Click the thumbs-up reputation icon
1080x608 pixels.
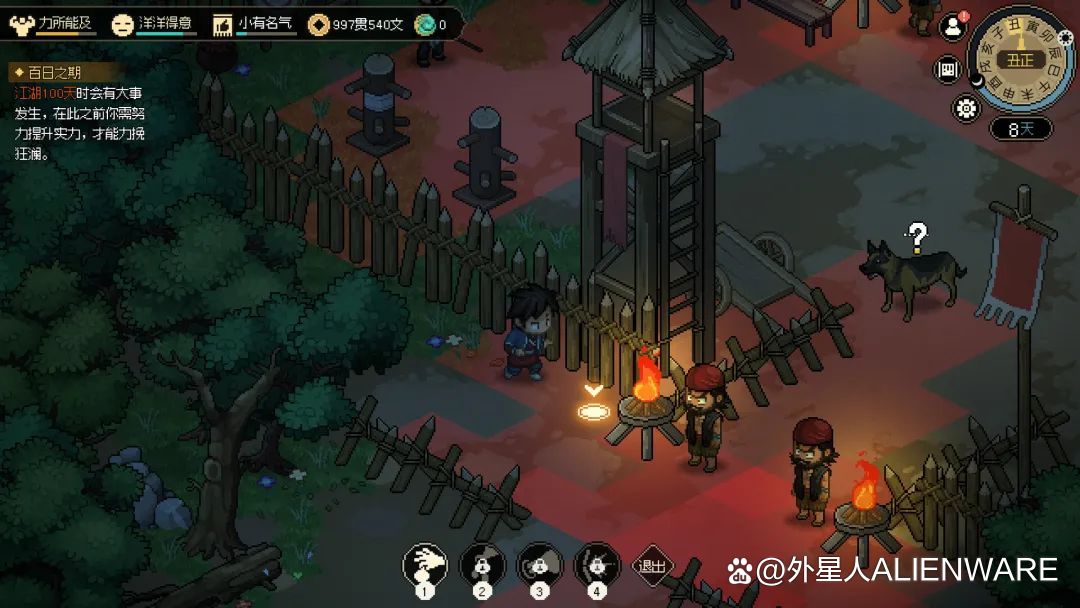tap(222, 24)
